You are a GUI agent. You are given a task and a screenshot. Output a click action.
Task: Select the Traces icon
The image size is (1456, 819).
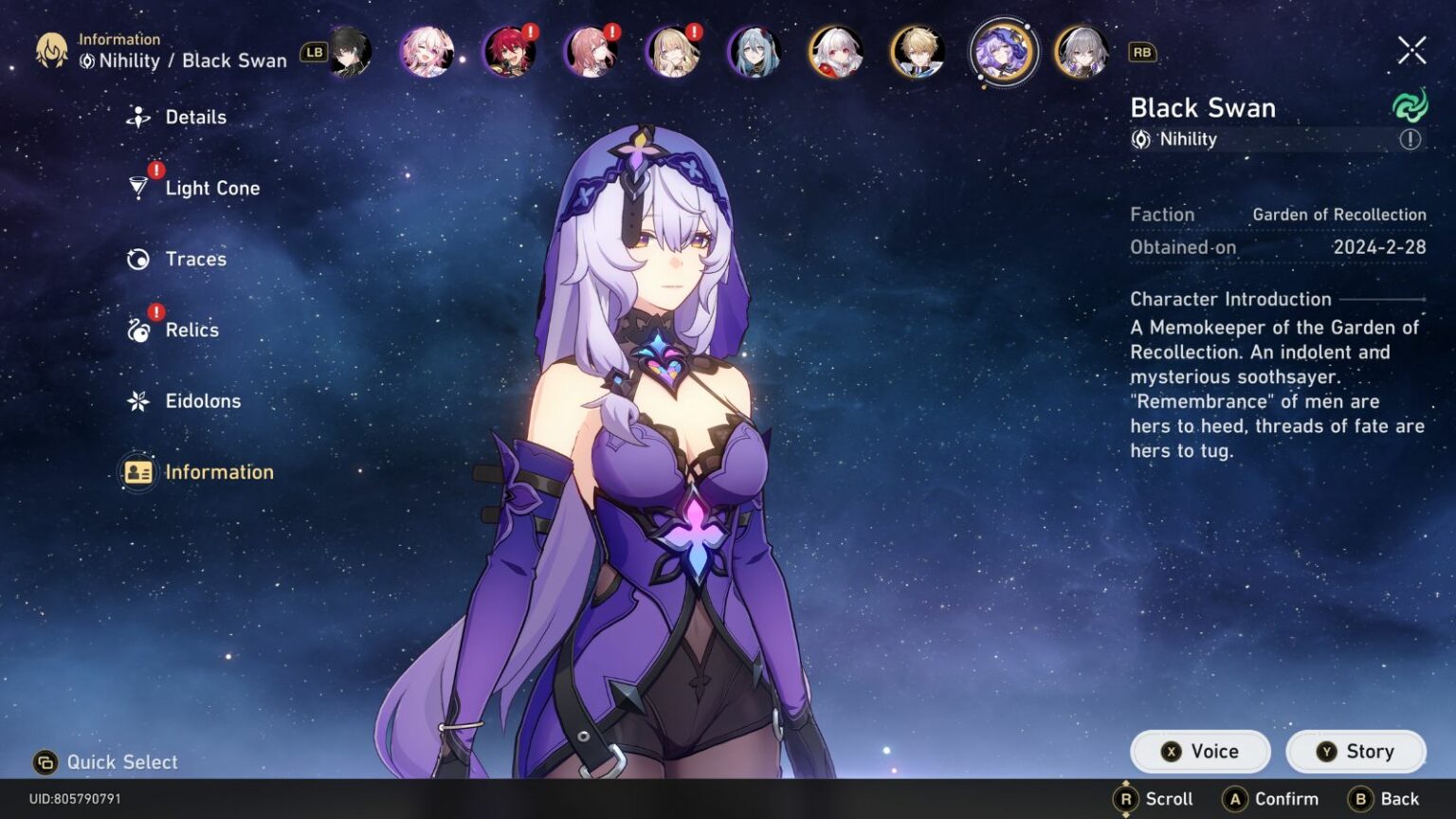138,259
